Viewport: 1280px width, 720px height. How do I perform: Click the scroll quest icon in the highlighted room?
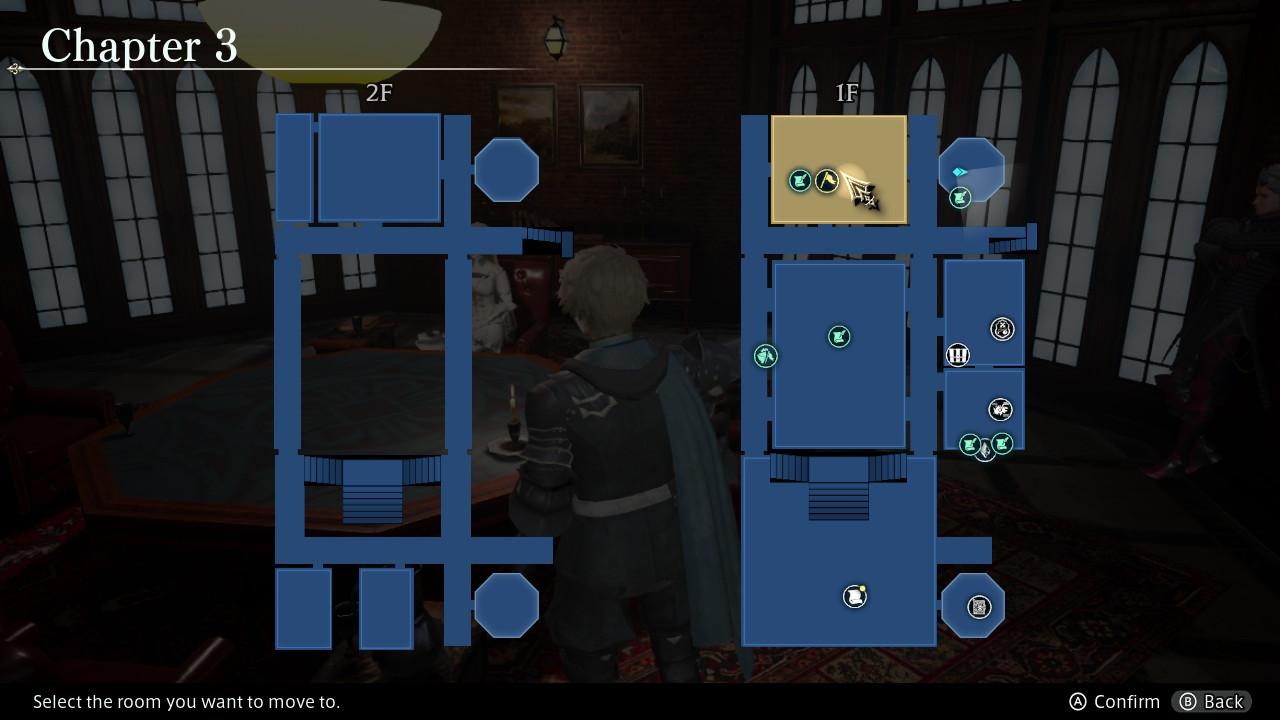click(x=798, y=180)
